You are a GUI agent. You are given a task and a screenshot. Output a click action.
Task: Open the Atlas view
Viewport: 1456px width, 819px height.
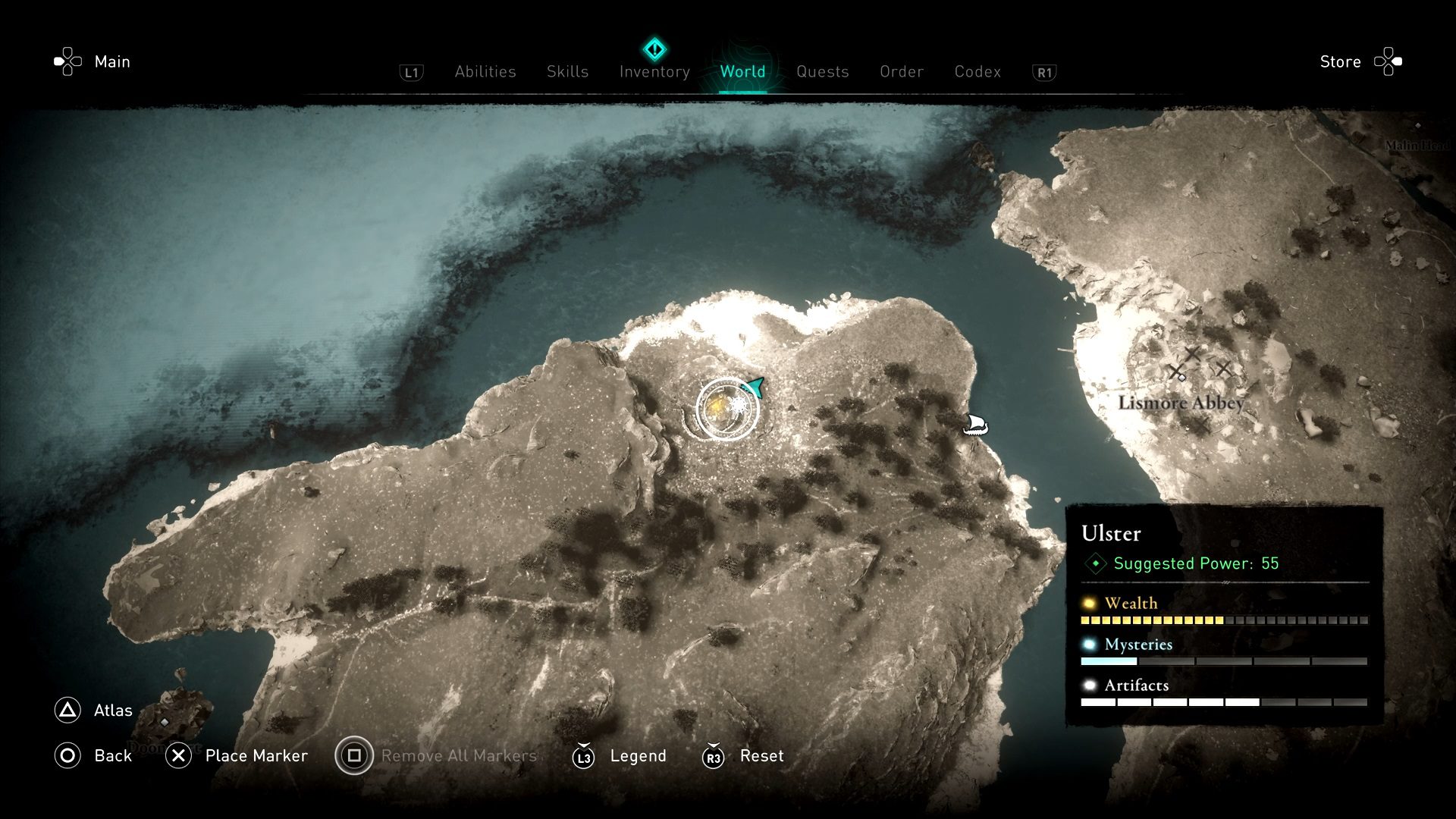click(112, 711)
